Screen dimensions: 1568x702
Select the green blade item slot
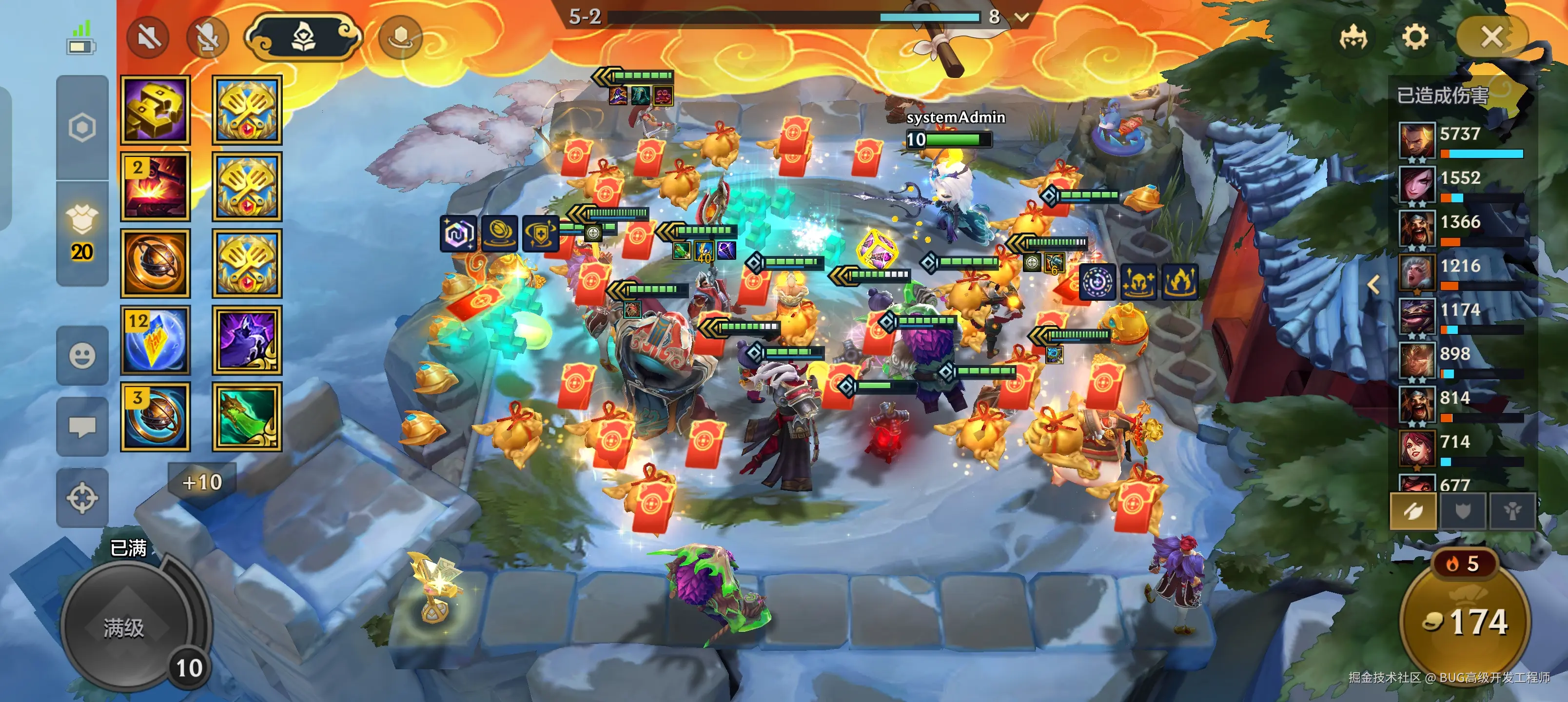[x=247, y=417]
